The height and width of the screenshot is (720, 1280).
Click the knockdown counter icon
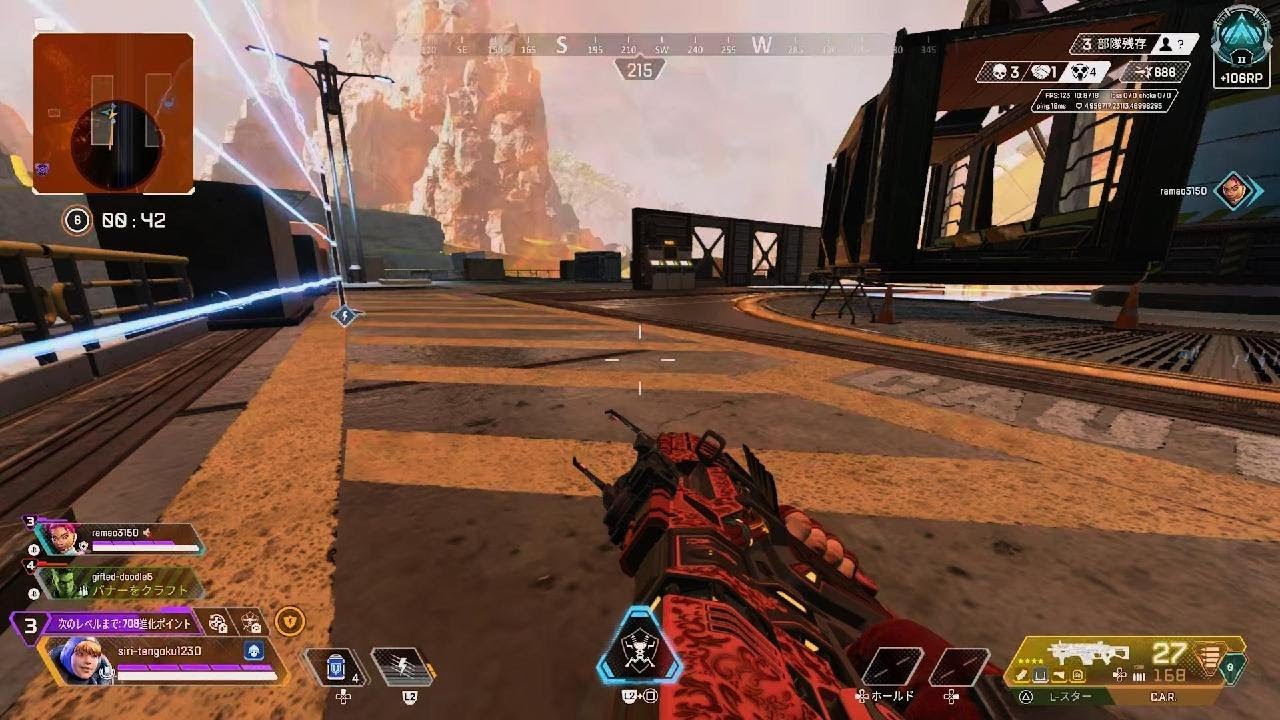[1080, 72]
